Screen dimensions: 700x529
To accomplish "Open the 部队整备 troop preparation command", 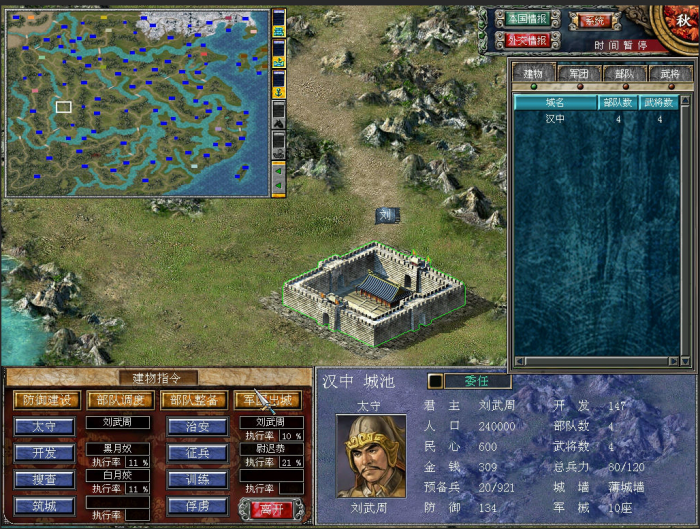I will point(194,400).
